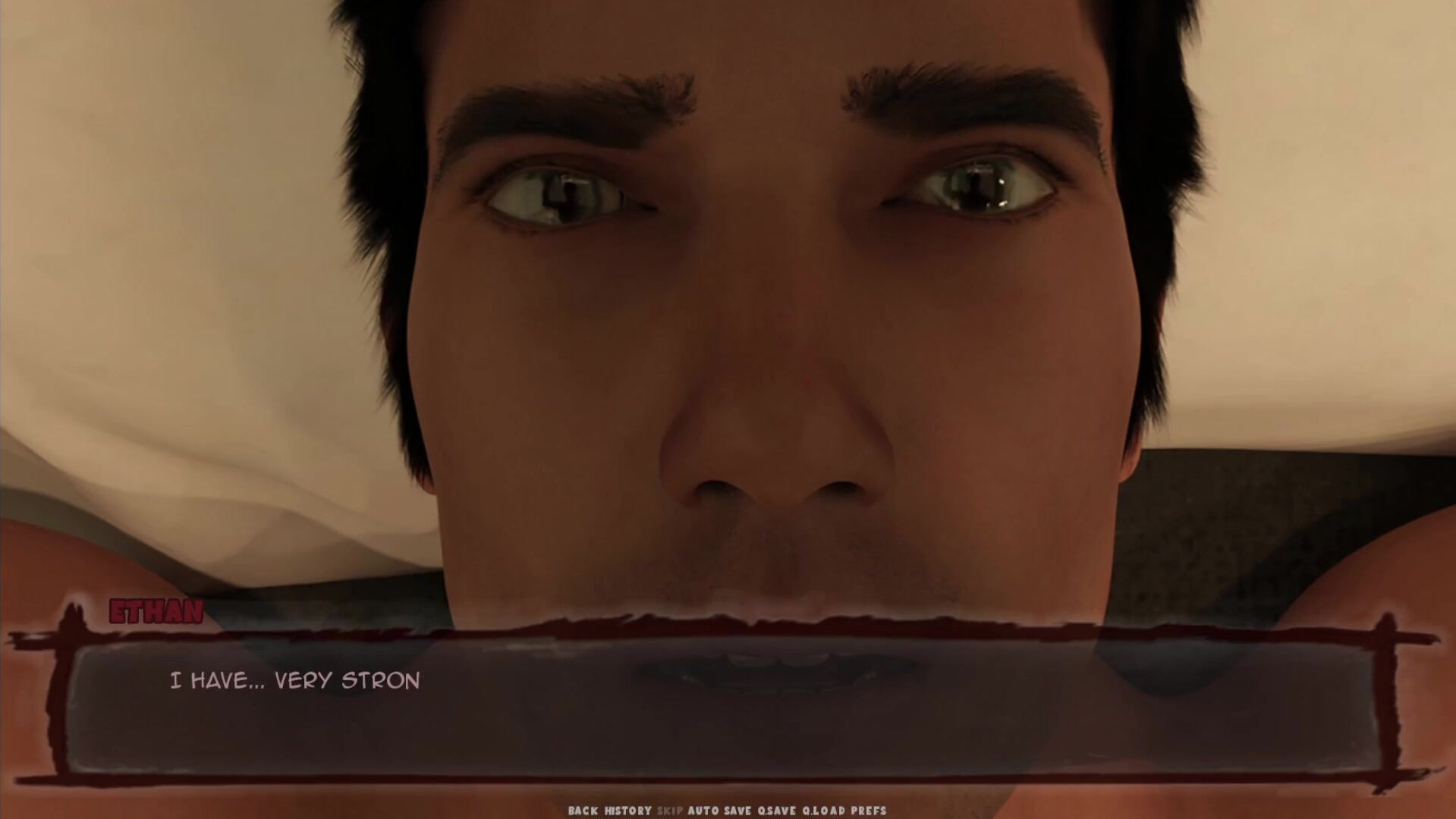
Task: Toggle Skip mode in quick menu
Action: [670, 811]
